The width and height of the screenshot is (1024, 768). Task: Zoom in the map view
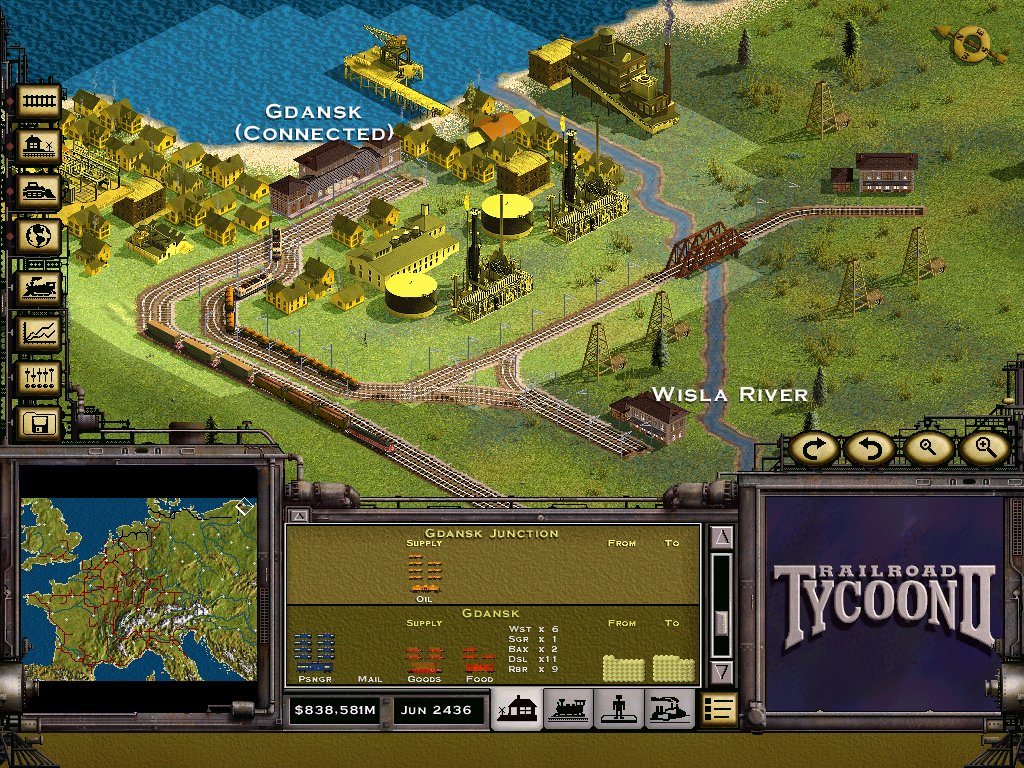(x=984, y=449)
